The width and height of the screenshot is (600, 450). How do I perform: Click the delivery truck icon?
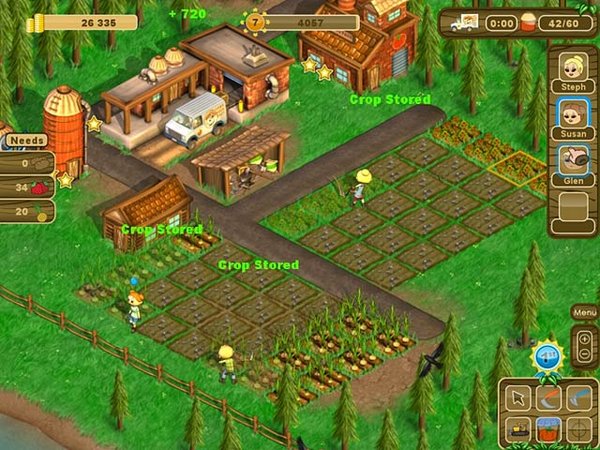463,21
